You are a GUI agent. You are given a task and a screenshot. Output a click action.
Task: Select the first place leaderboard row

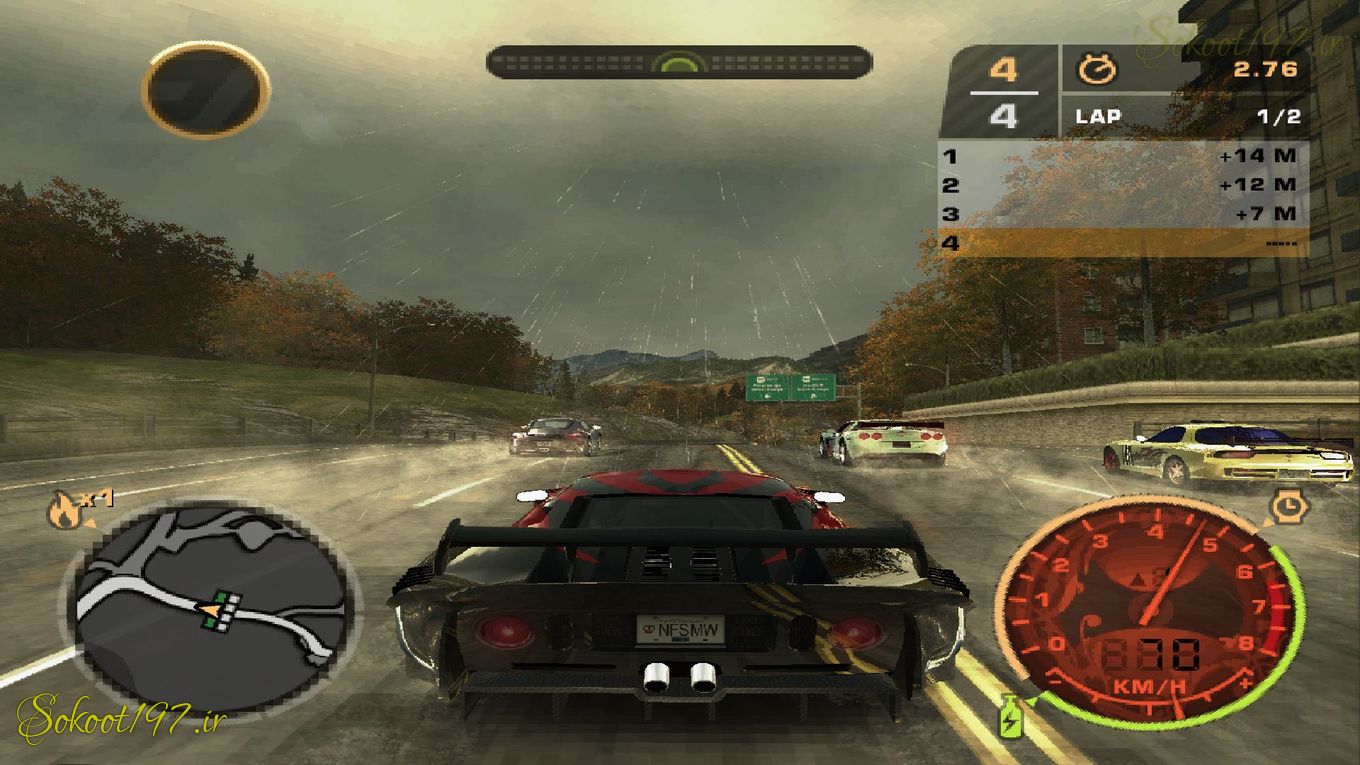(1122, 156)
